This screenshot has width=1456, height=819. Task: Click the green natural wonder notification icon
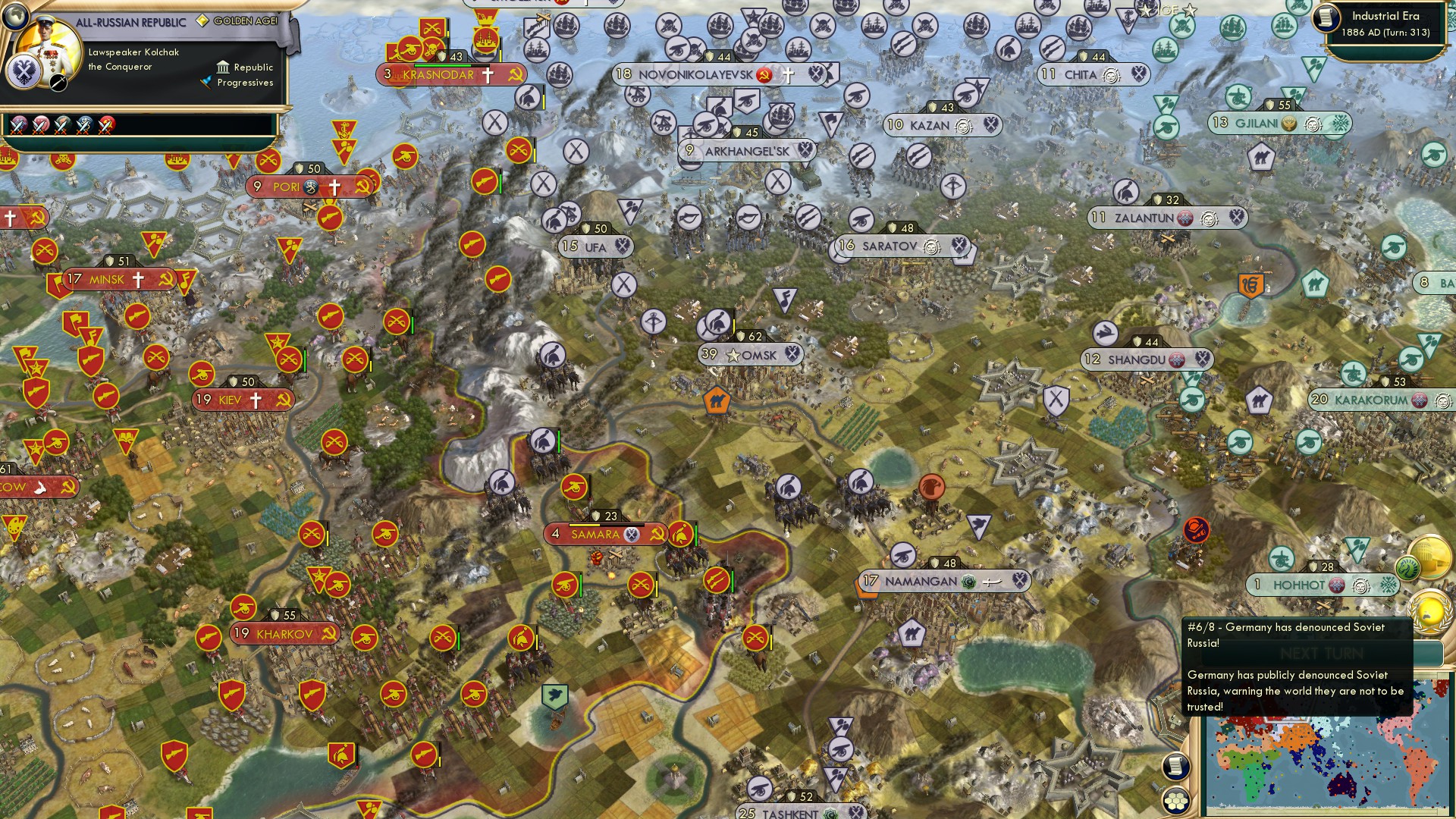pos(1407,566)
